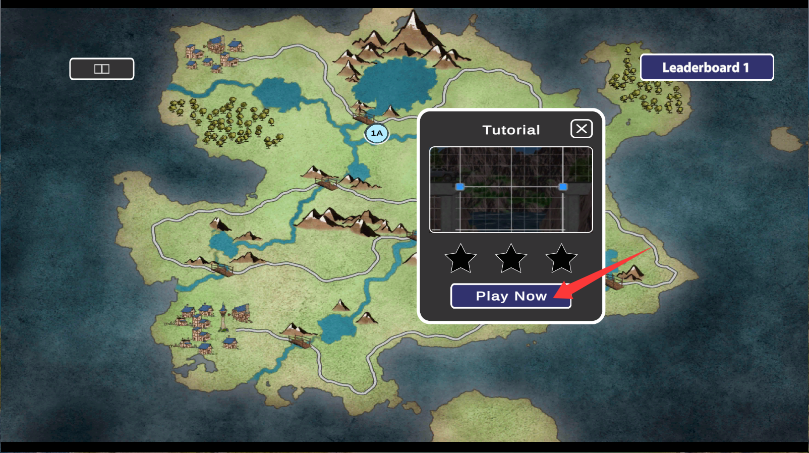Click the top-left book icon button
This screenshot has width=809, height=453.
[101, 69]
